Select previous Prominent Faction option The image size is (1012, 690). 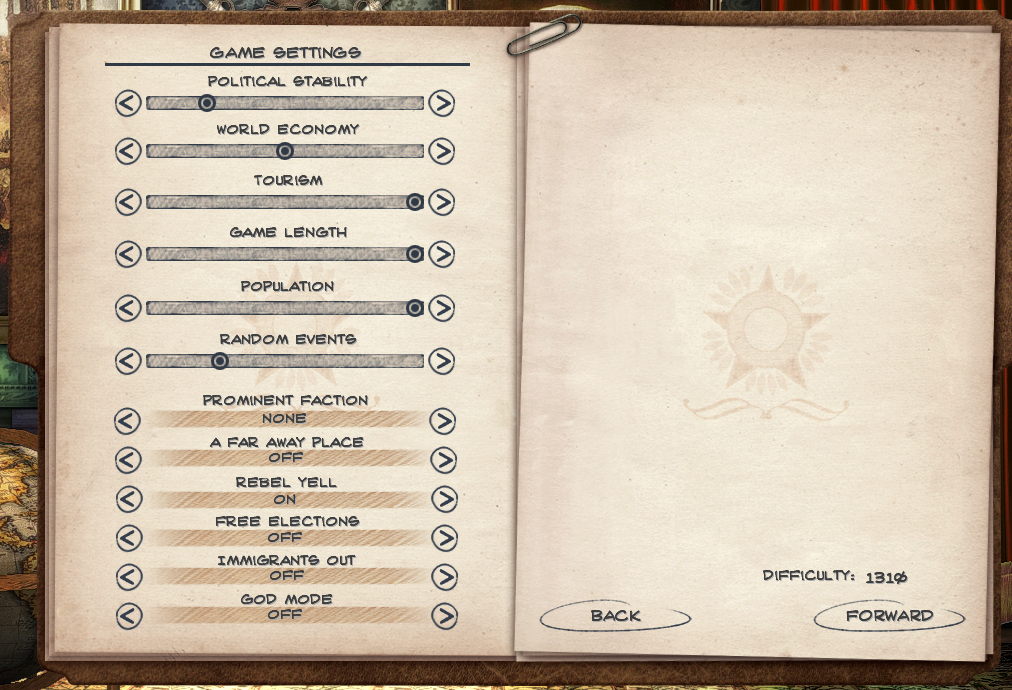click(x=128, y=421)
